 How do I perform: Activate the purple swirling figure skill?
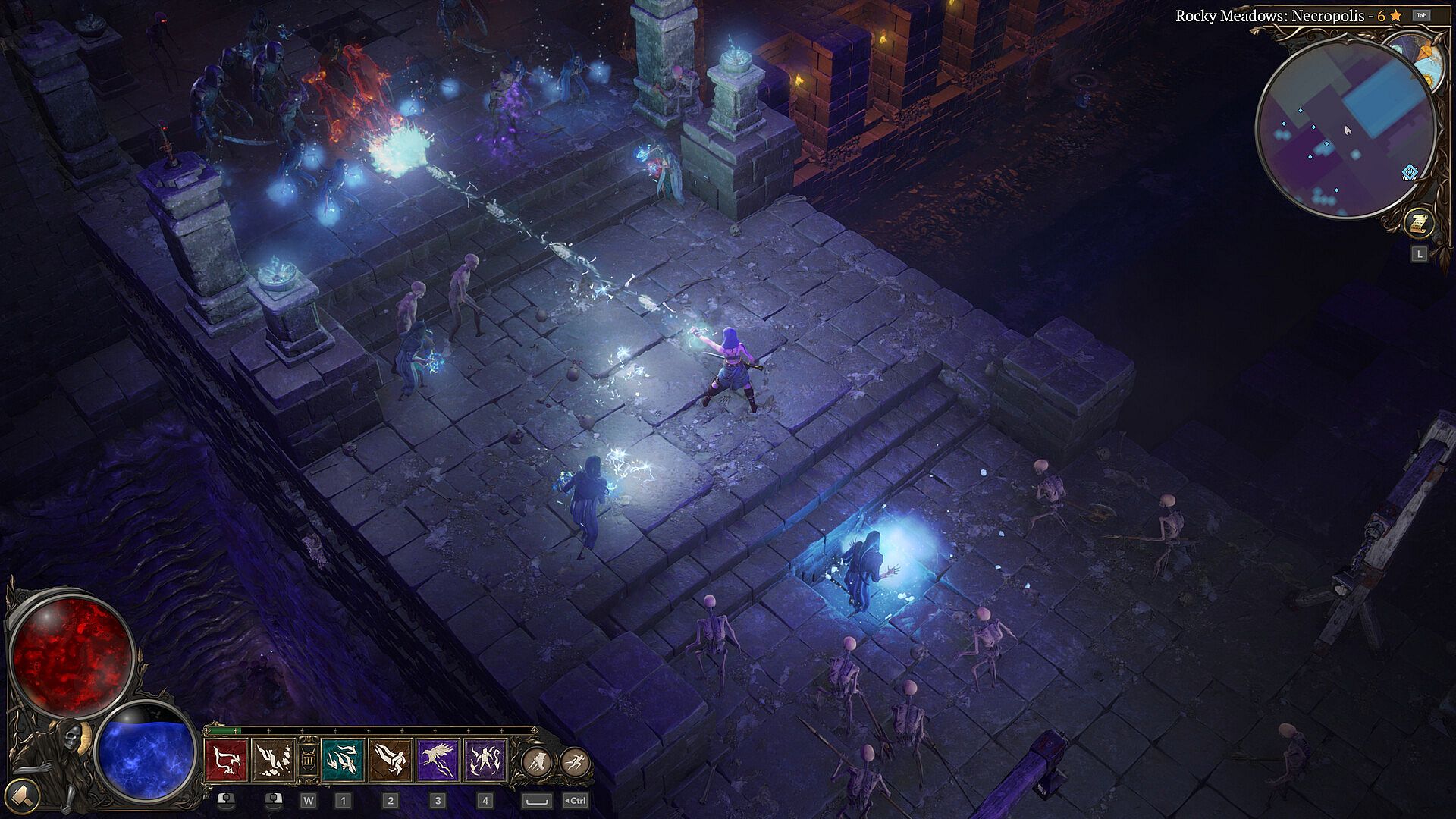point(485,759)
